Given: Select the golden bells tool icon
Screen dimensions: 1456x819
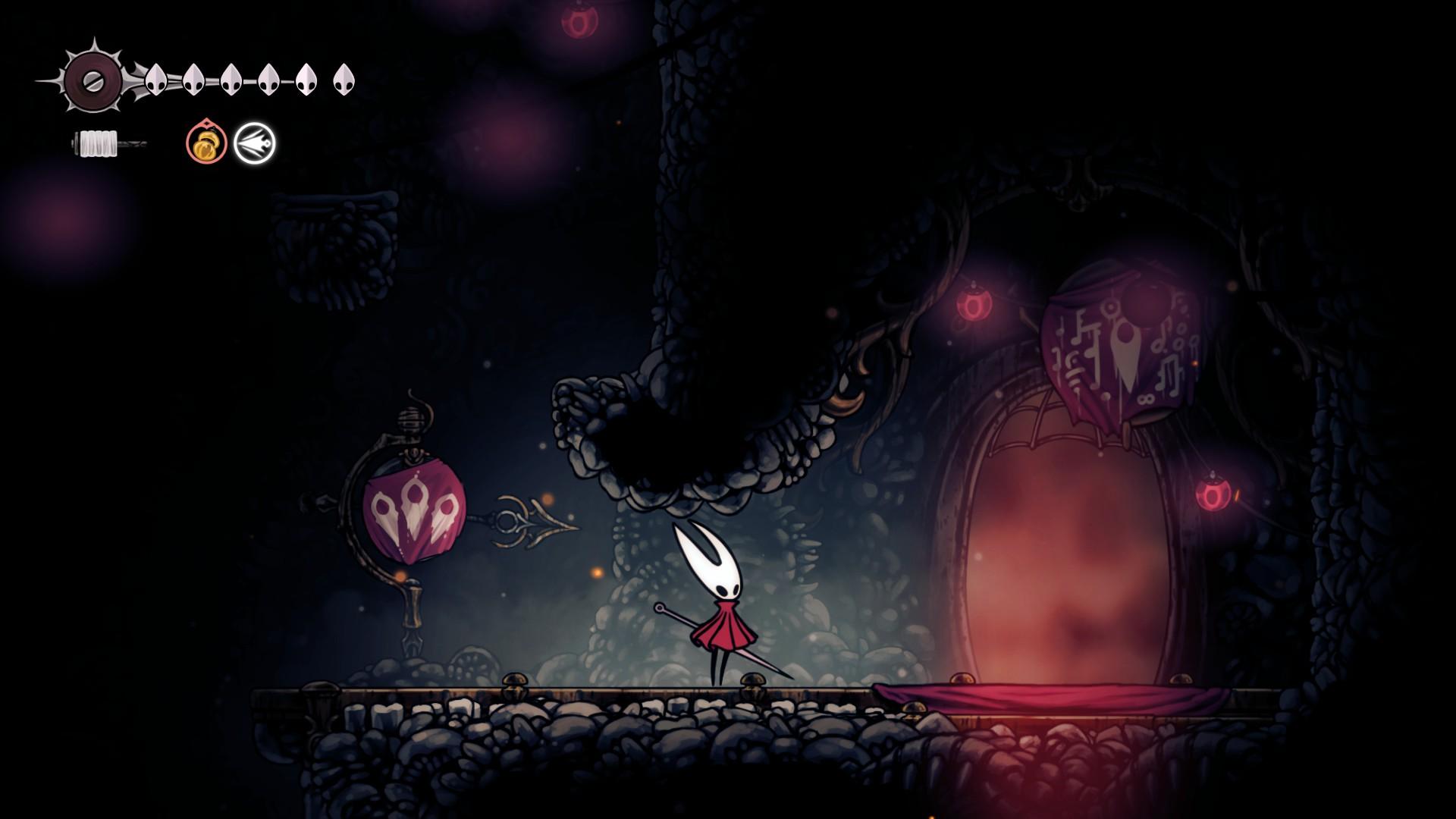Looking at the screenshot, I should point(206,143).
